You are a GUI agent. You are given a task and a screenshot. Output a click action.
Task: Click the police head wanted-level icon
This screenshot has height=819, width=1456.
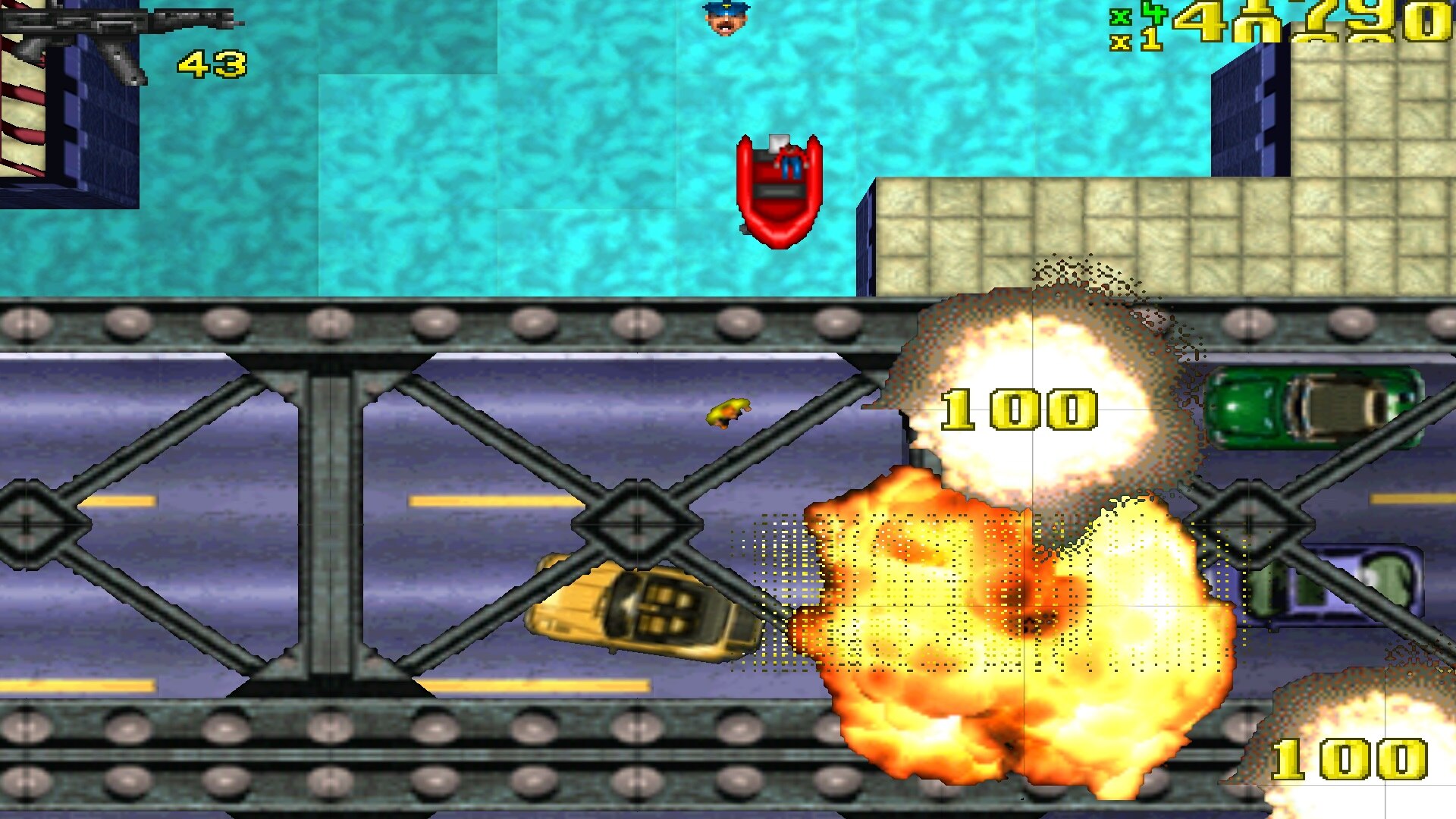[x=726, y=19]
